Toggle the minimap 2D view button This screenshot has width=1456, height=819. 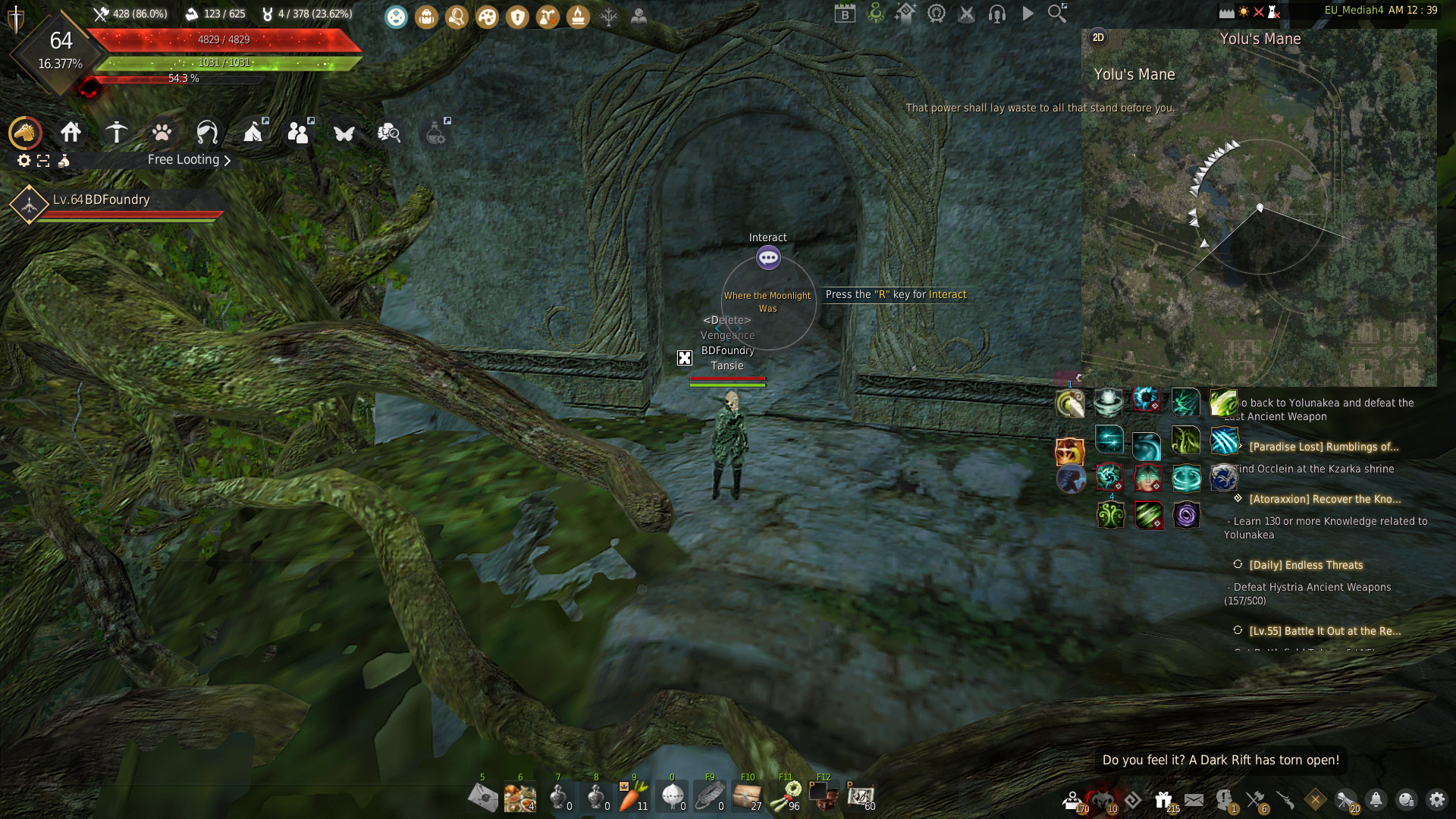tap(1098, 38)
